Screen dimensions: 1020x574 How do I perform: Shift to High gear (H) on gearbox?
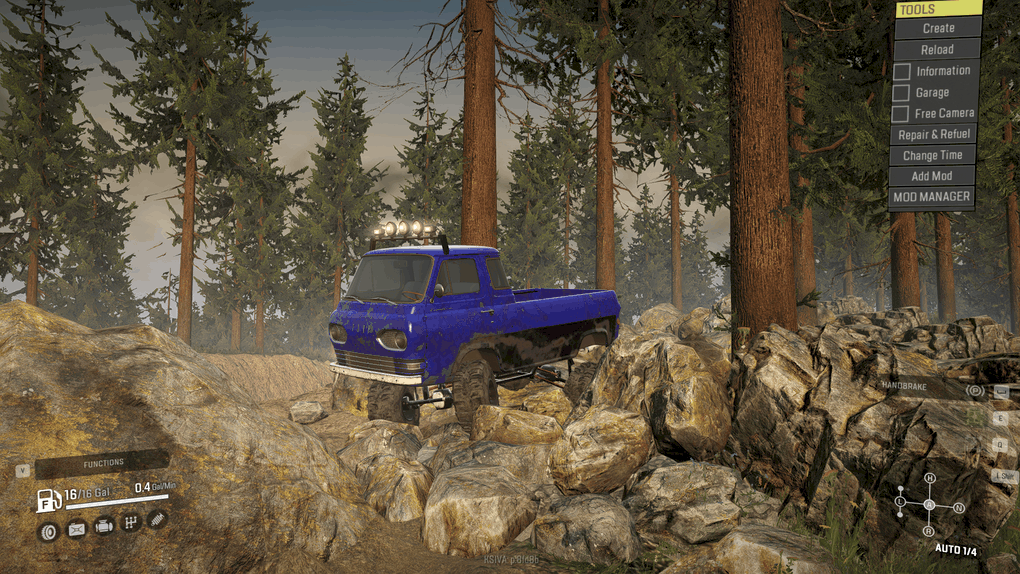coord(929,479)
